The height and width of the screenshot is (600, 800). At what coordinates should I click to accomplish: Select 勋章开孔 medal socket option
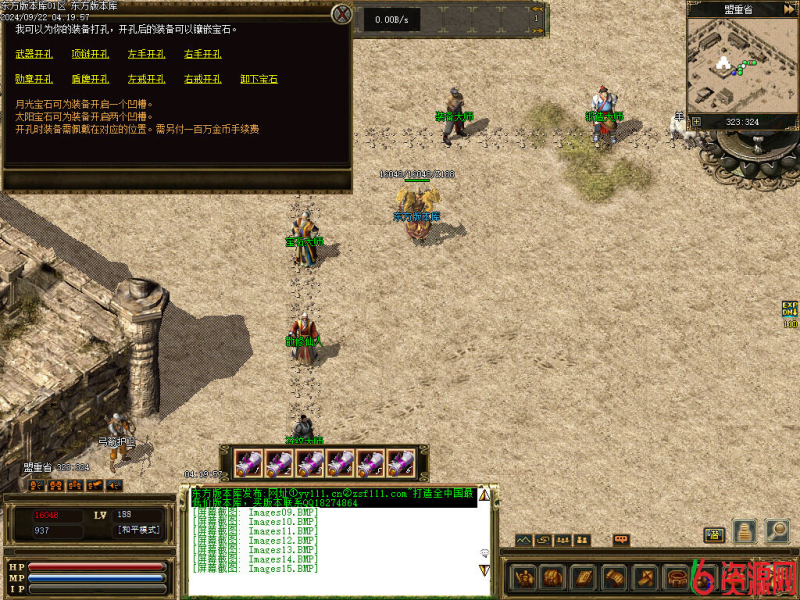[34, 79]
